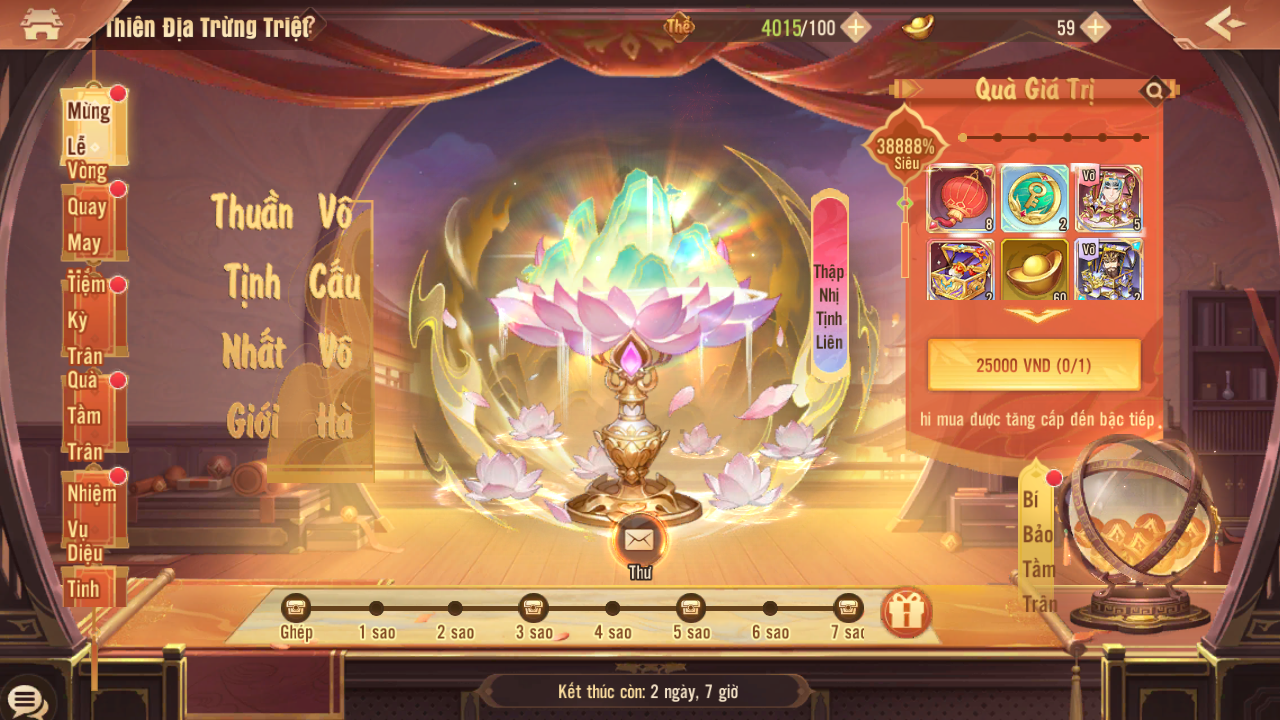
Task: Open the Thập Nhị Tịnh Liên label
Action: (x=829, y=287)
